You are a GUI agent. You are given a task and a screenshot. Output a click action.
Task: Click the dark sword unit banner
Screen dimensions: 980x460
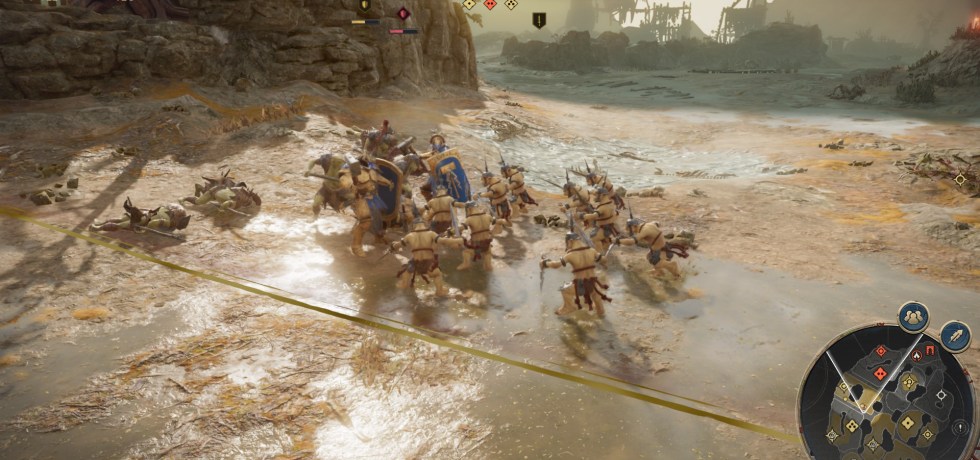(x=539, y=19)
